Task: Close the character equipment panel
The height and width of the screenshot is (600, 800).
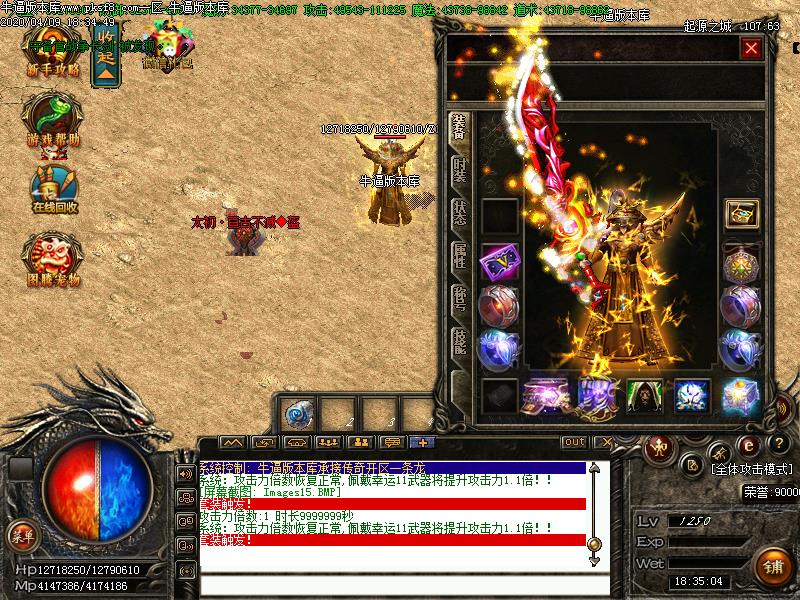Action: tap(751, 47)
